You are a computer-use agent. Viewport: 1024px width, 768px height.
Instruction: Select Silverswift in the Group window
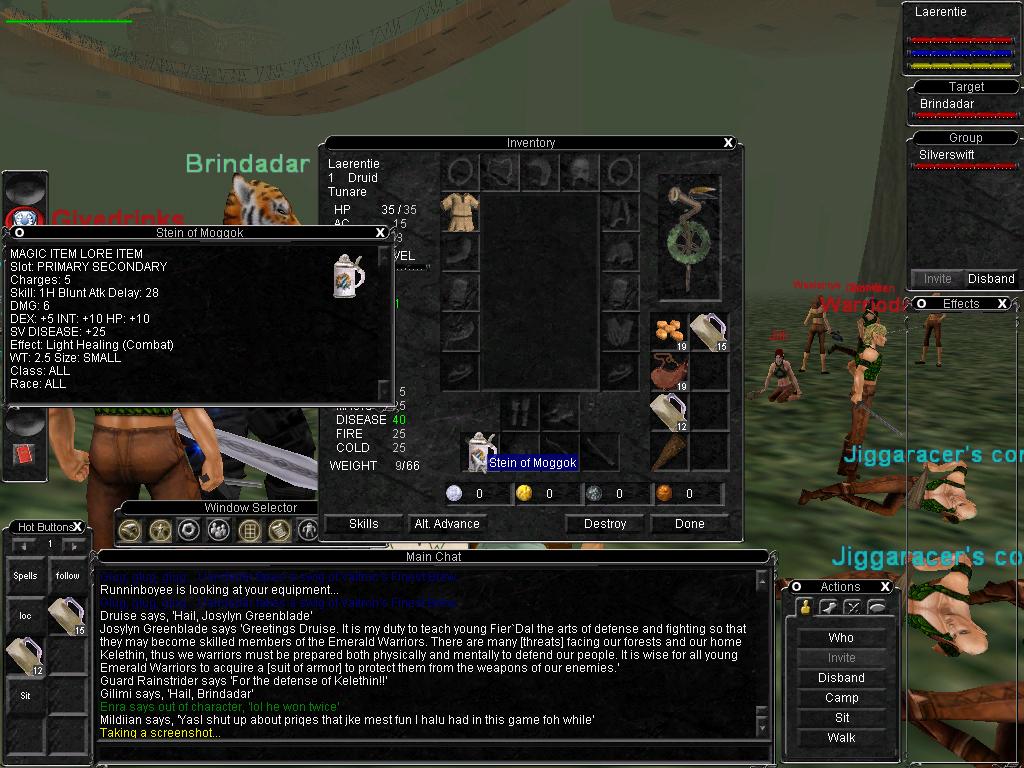947,155
